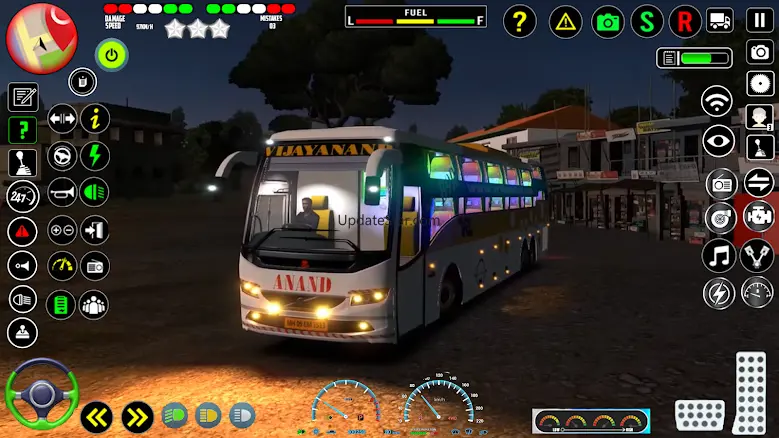Select the green S button
The image size is (779, 438).
click(x=648, y=21)
